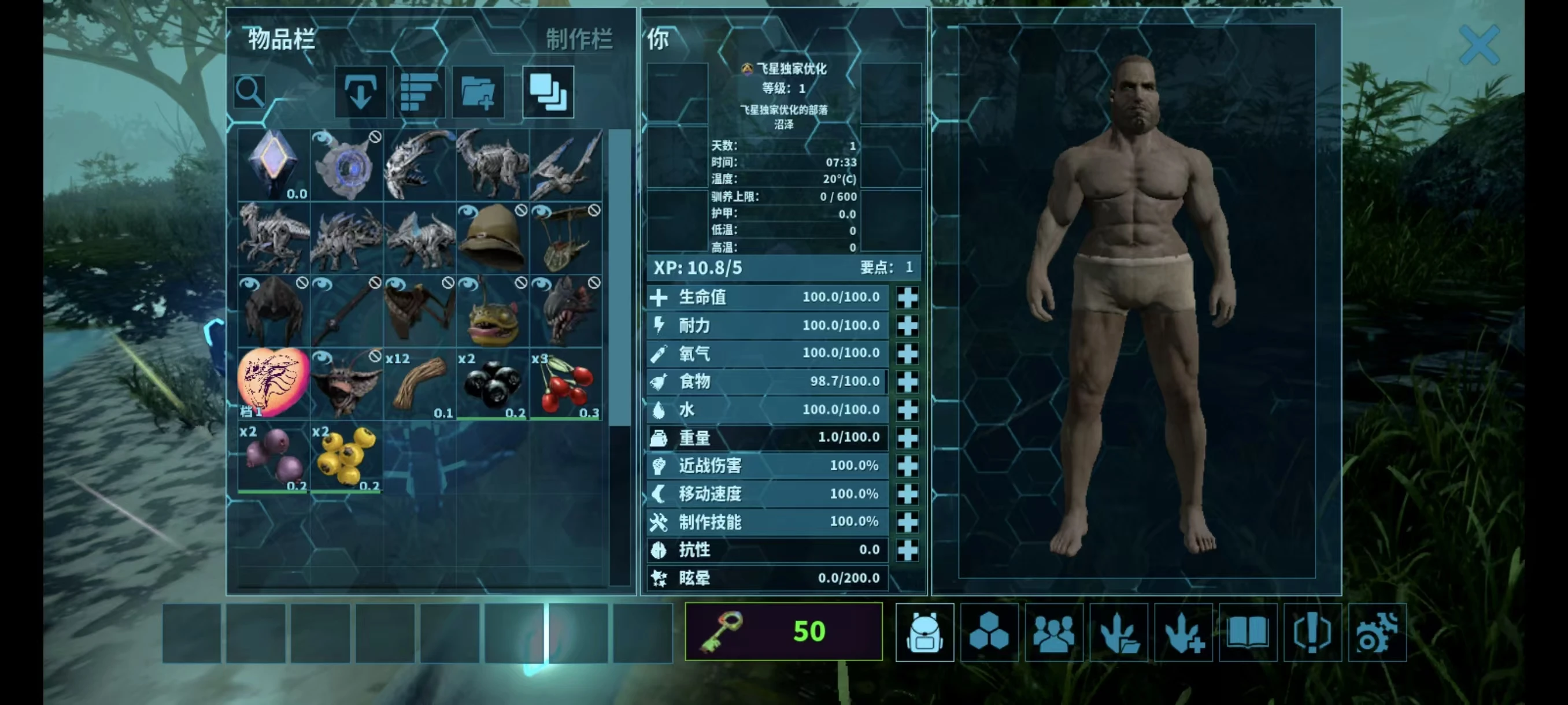Add a point to 生命值 health
The height and width of the screenshot is (705, 1568).
[x=908, y=298]
